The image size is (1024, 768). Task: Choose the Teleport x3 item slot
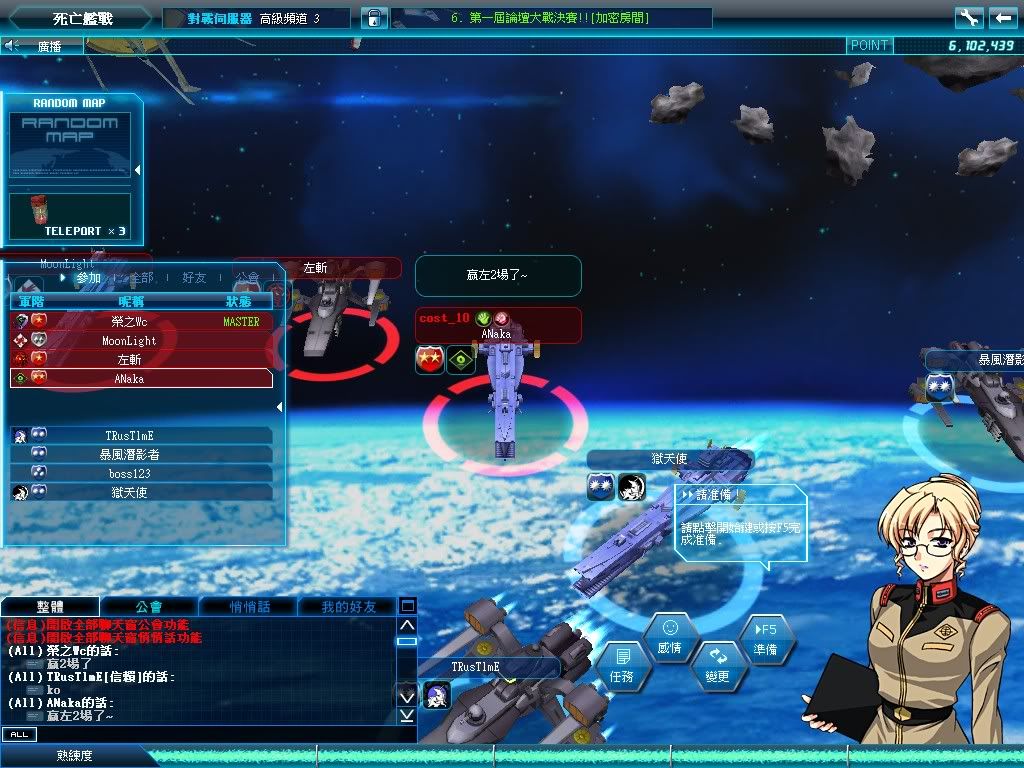point(70,216)
